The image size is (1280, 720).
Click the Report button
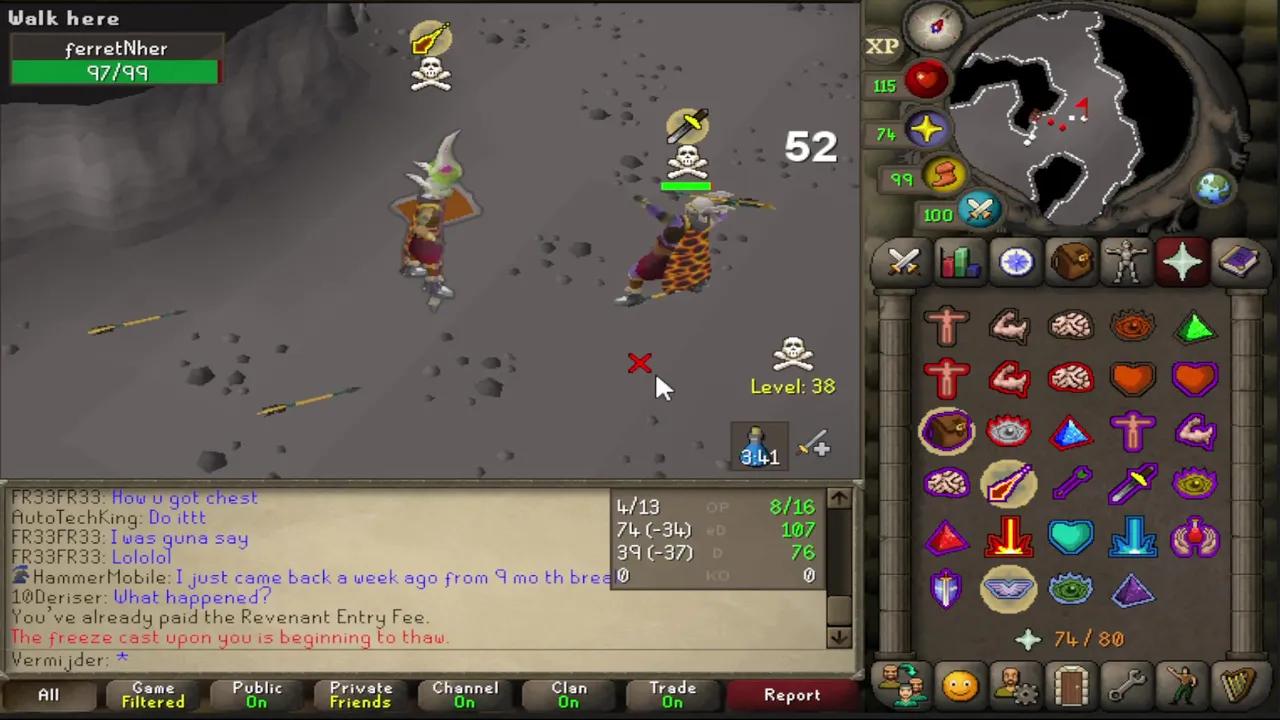(x=791, y=694)
